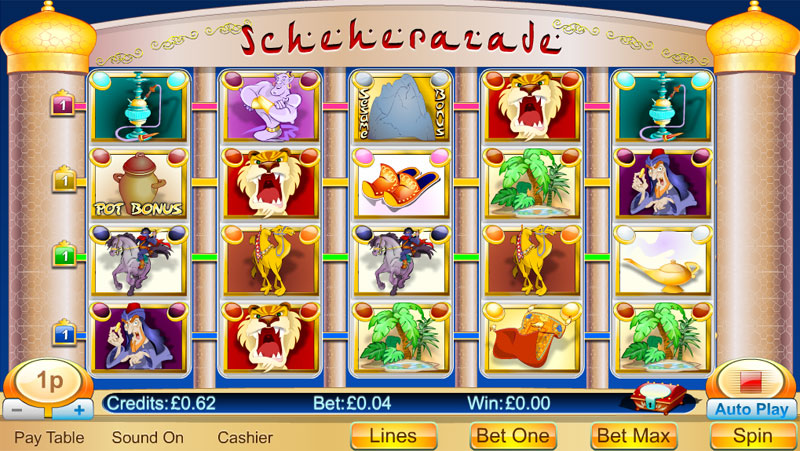This screenshot has height=451, width=800.
Task: Click the red stop square above Auto Play
Action: 751,382
